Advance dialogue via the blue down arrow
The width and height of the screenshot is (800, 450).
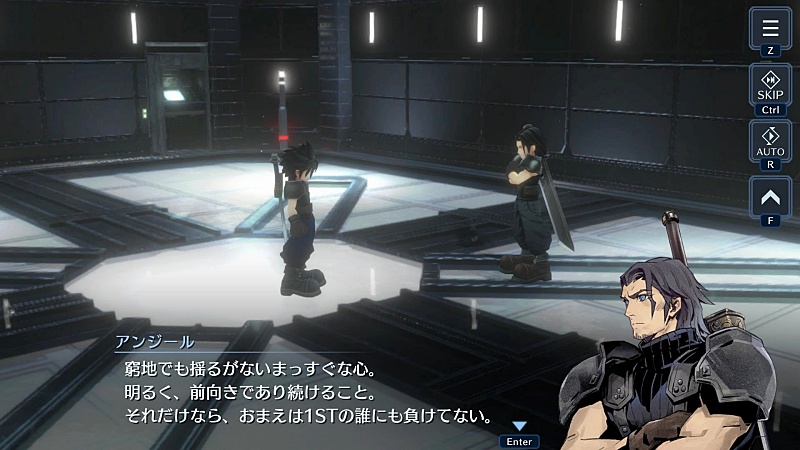point(519,427)
